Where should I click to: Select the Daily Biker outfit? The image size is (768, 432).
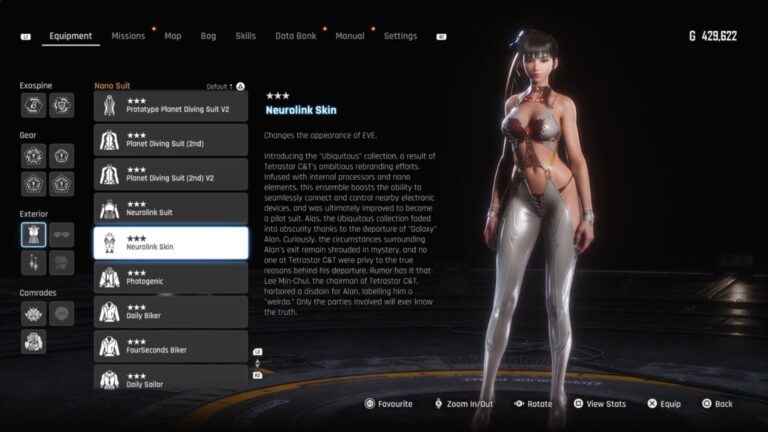click(x=171, y=312)
